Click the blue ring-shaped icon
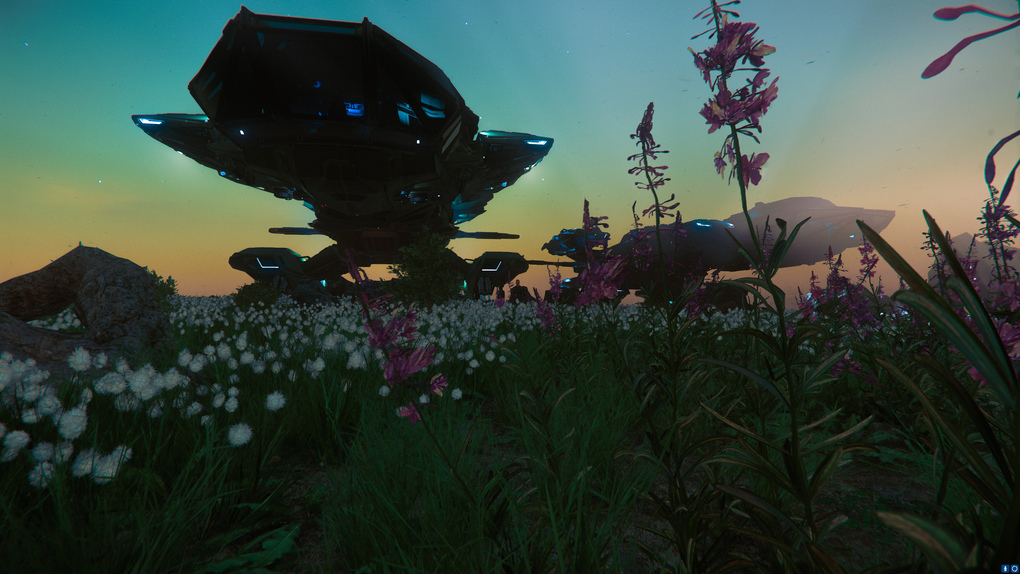1020x574 pixels. (x=1013, y=567)
